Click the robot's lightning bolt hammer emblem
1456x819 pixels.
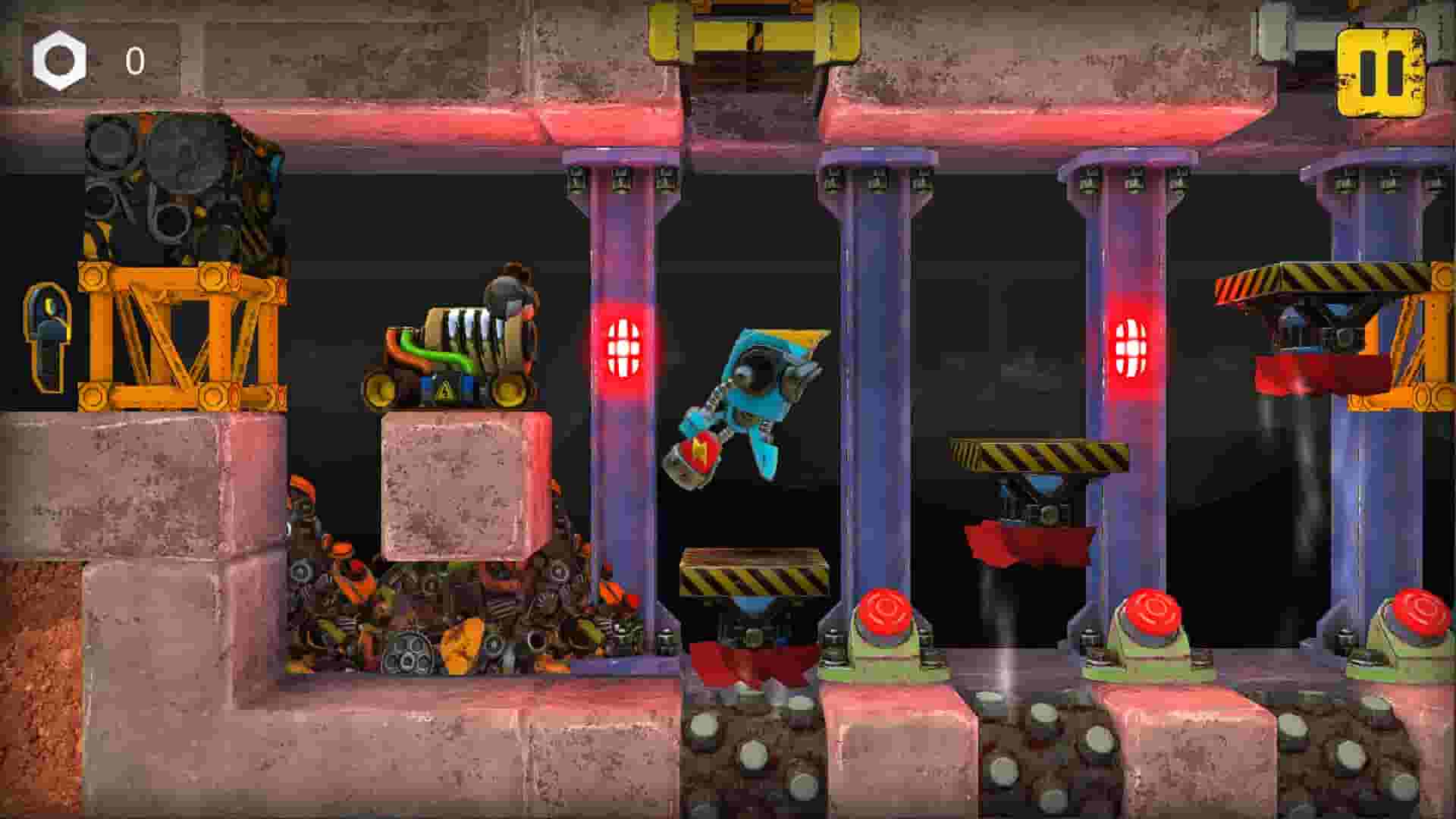pos(698,451)
